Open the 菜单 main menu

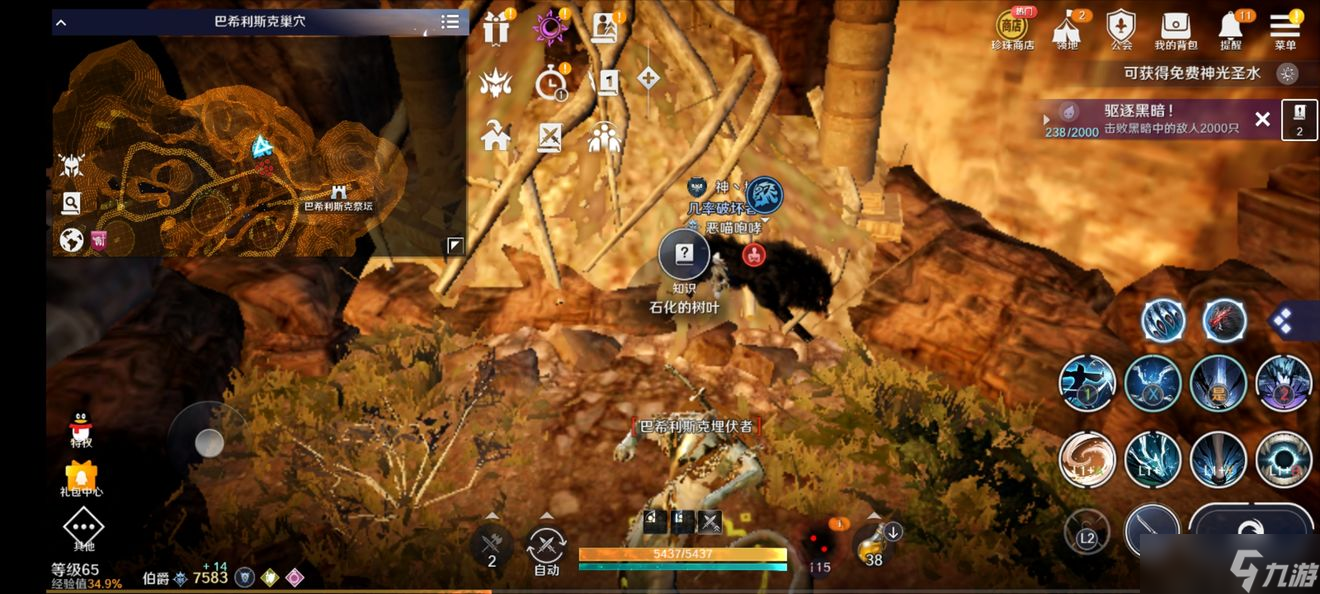[x=1285, y=27]
